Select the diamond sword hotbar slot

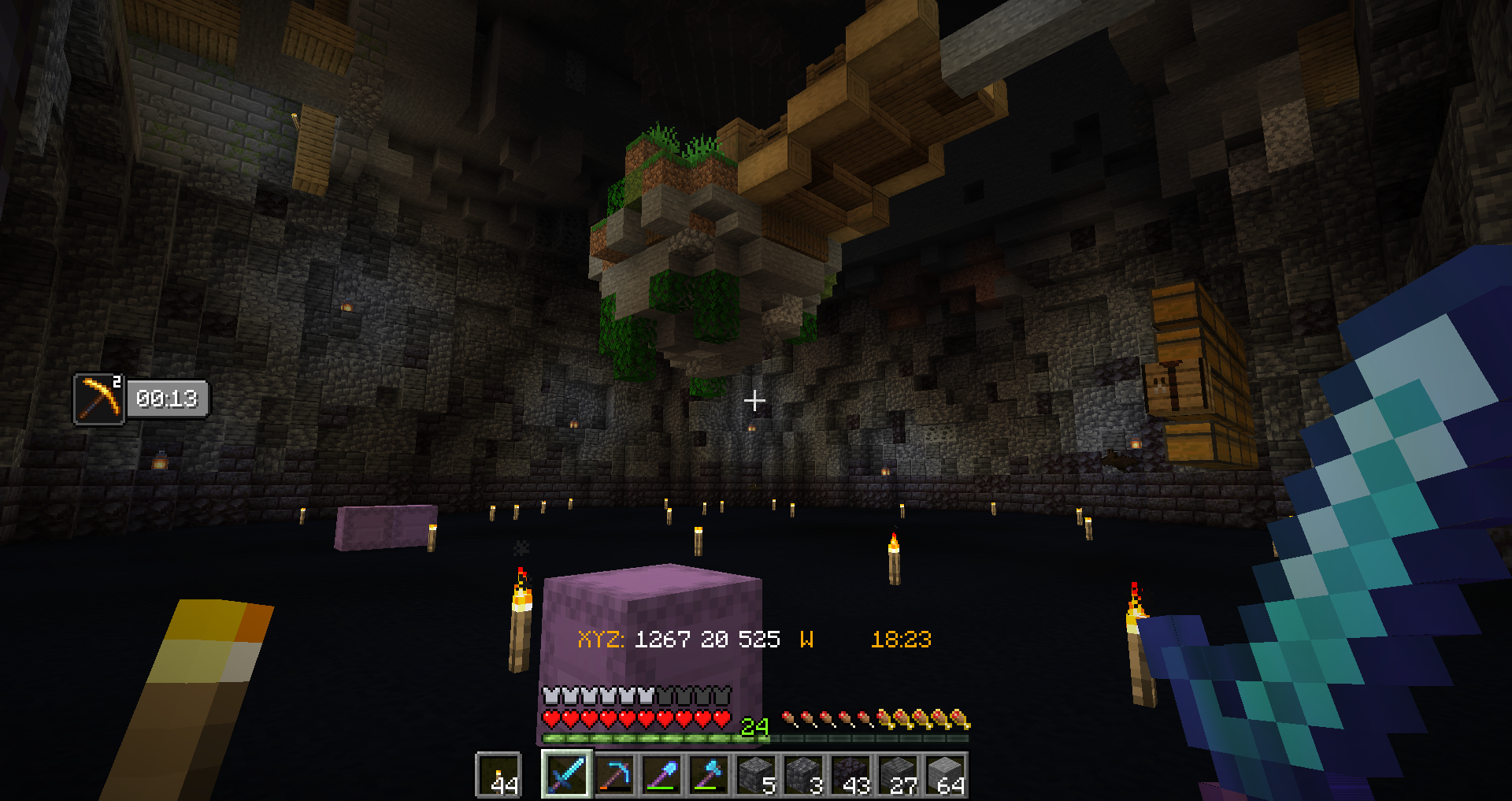(x=567, y=775)
